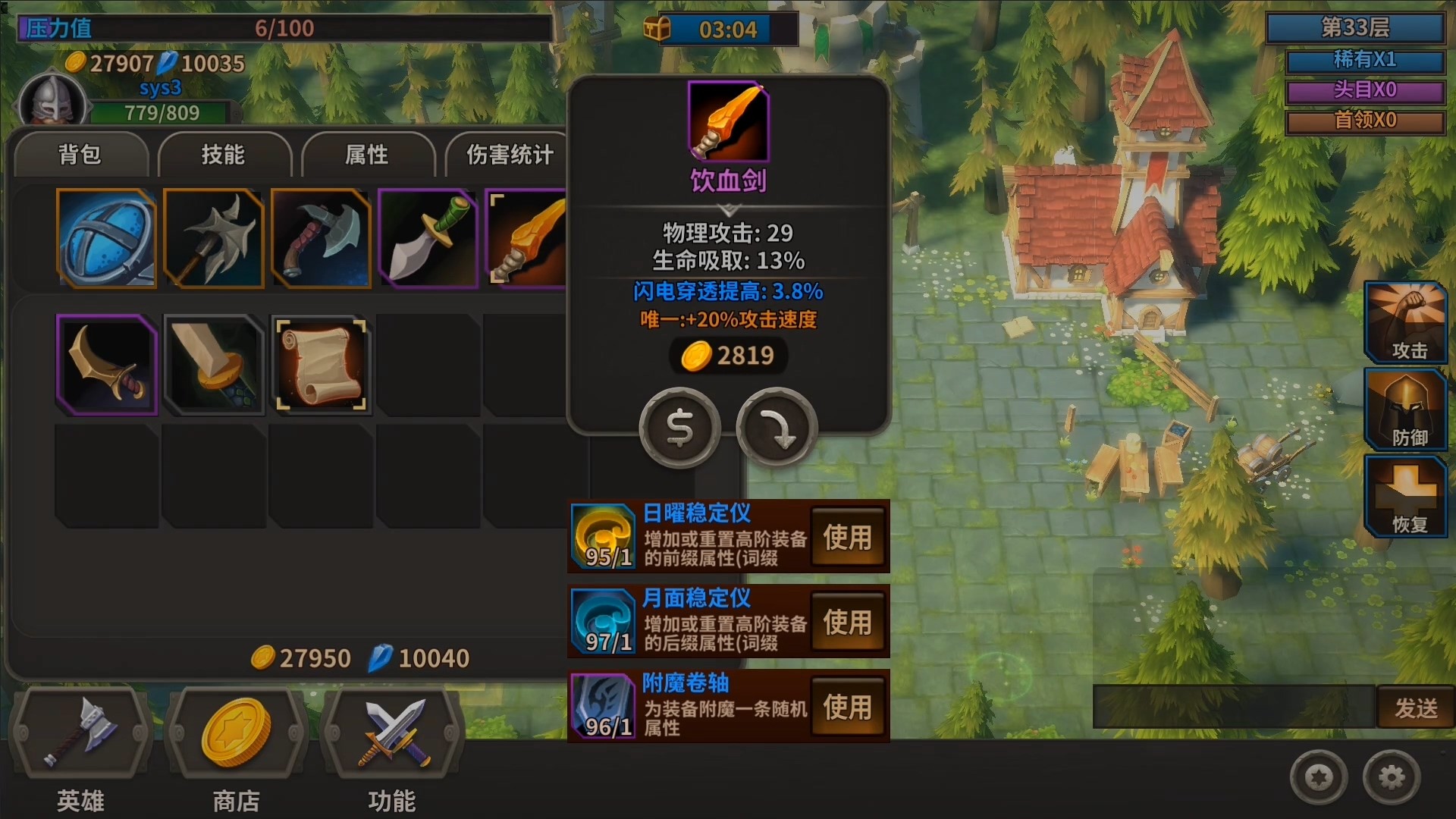Equip 饮血剑 using the arrow button
The height and width of the screenshot is (819, 1456).
pos(774,428)
